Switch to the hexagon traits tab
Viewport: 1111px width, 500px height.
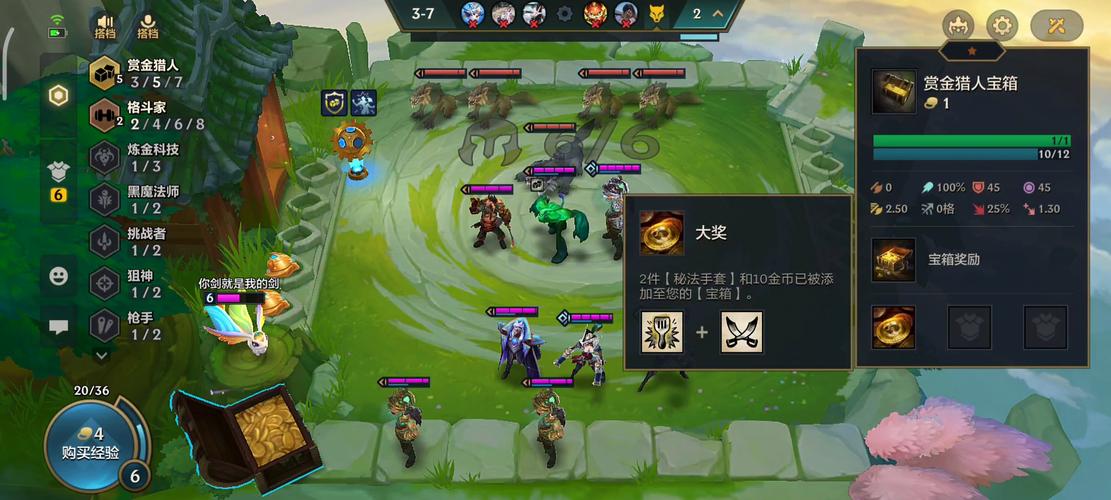point(59,96)
